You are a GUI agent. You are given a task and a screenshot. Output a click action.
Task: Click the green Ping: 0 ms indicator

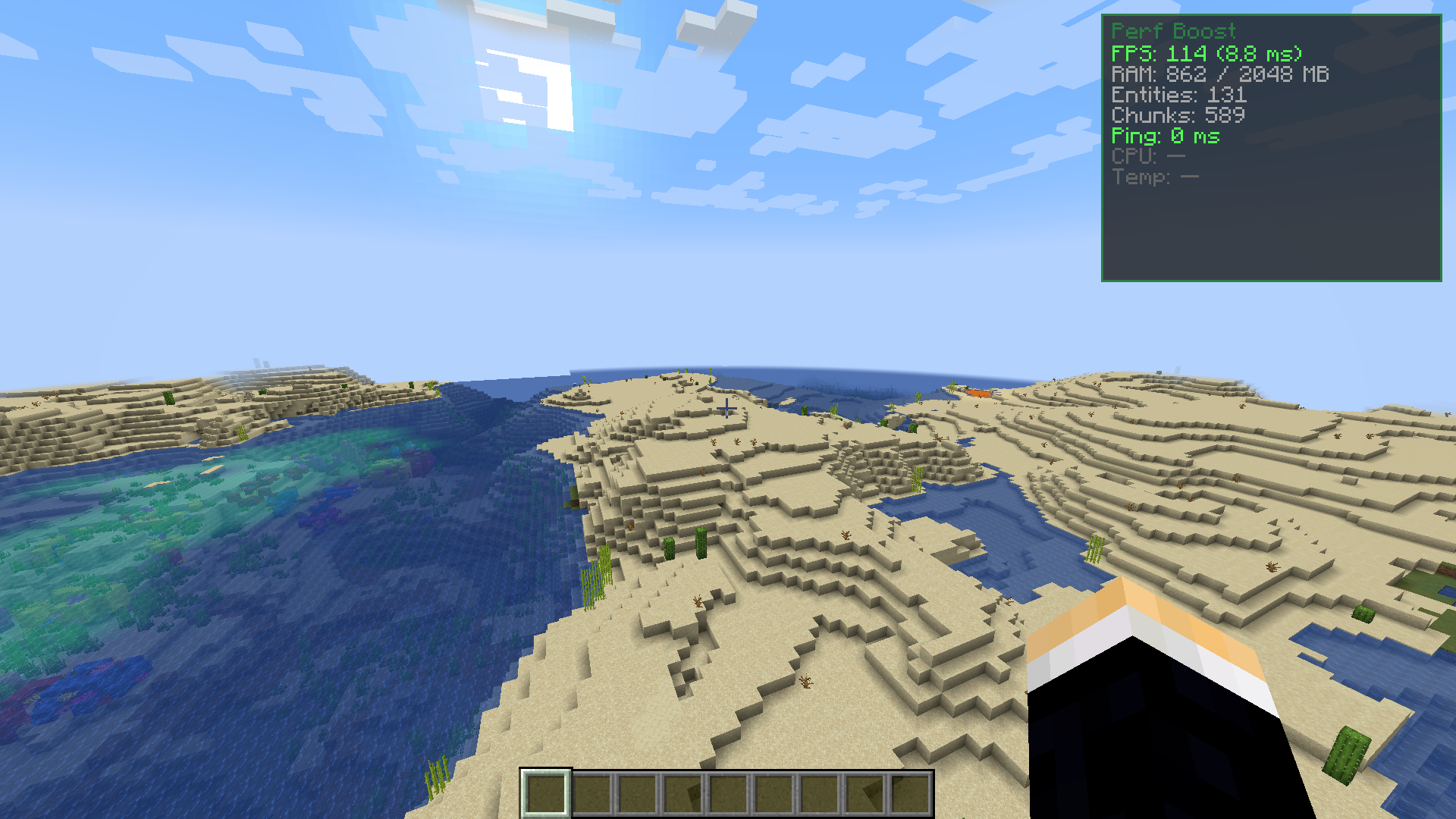tap(1166, 137)
